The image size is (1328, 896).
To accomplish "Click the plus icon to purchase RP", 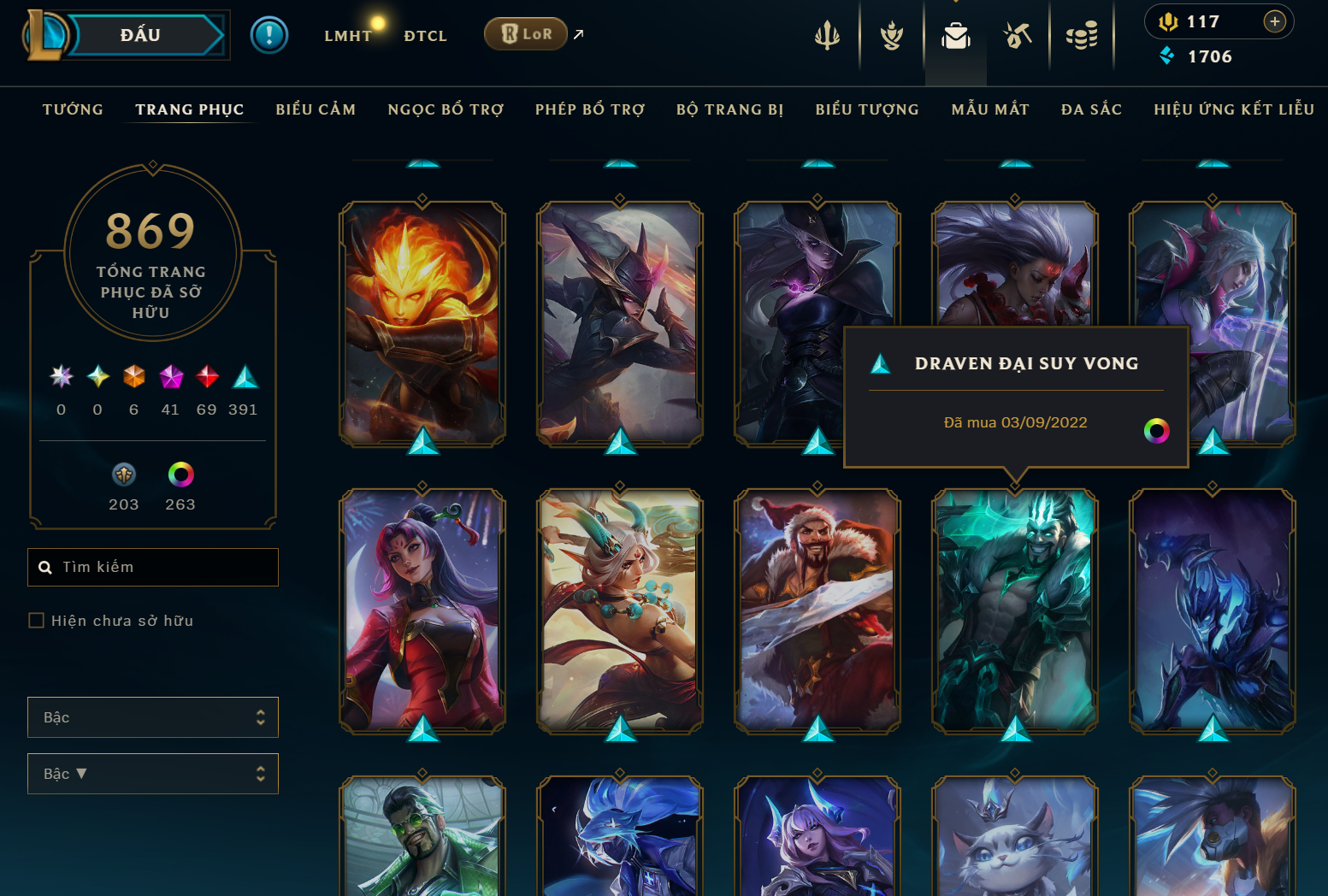I will [1274, 21].
